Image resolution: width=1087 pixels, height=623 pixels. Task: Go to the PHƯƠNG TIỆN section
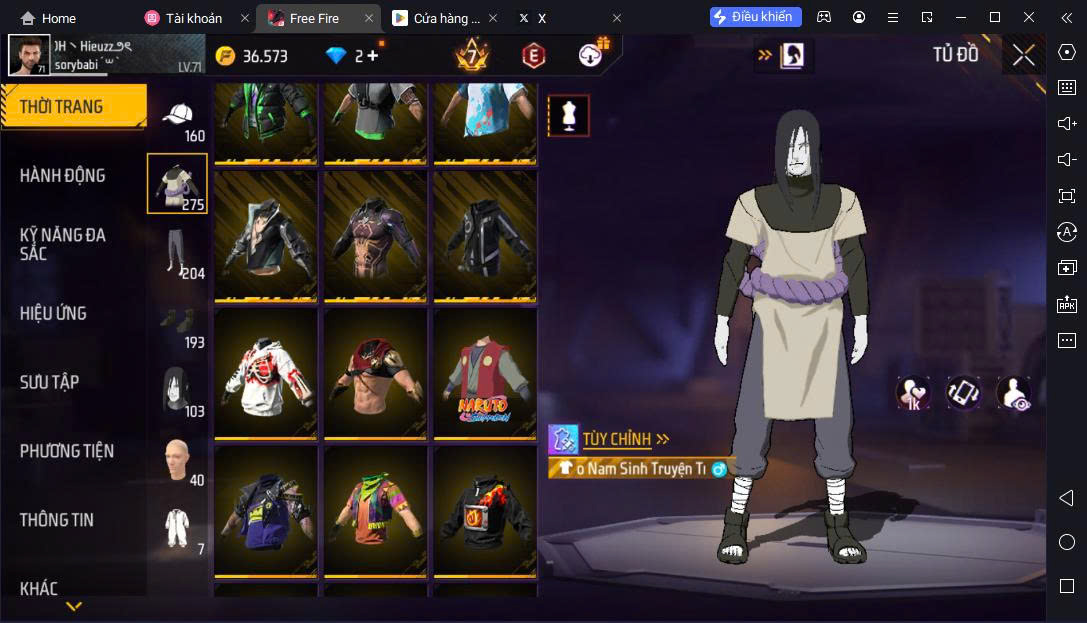pos(67,451)
